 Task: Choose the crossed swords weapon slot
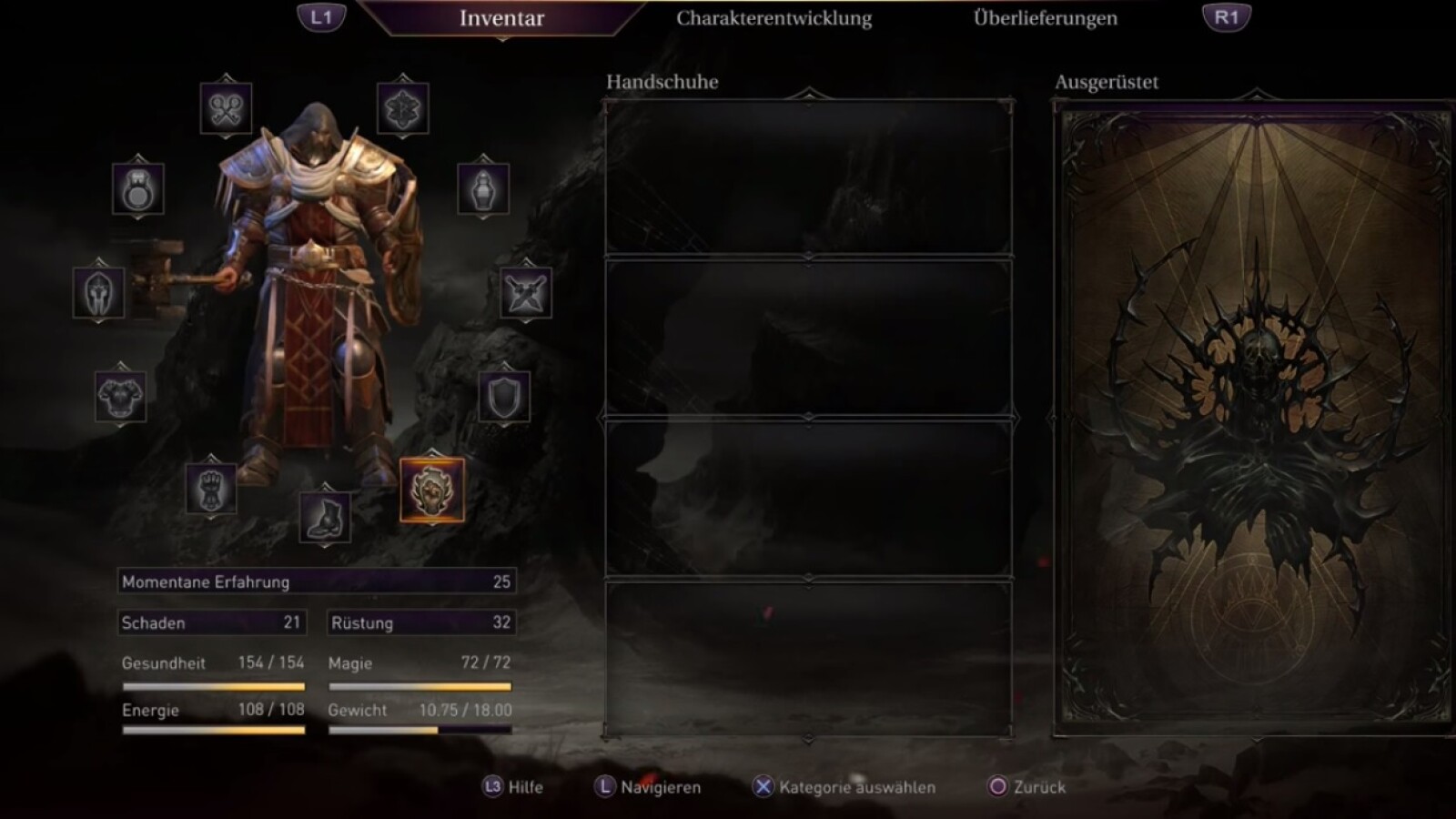click(x=525, y=292)
